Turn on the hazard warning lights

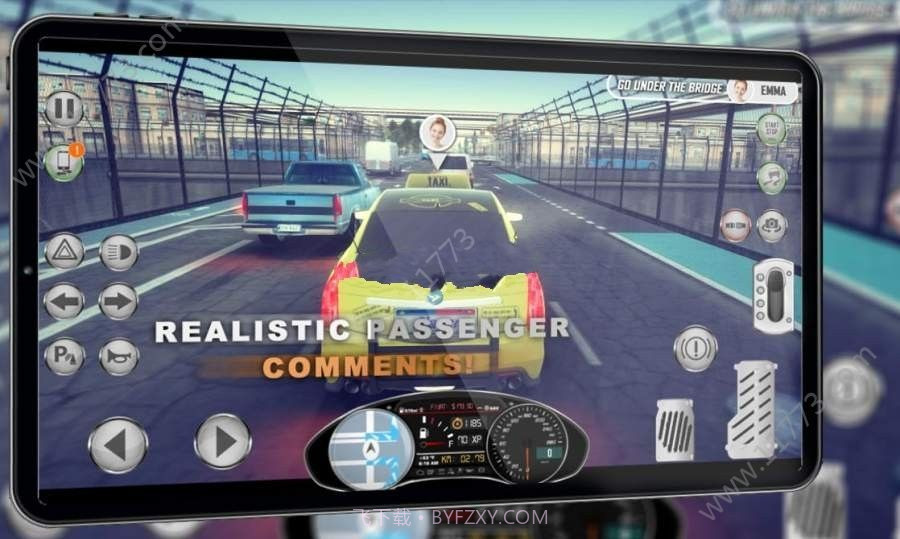65,250
